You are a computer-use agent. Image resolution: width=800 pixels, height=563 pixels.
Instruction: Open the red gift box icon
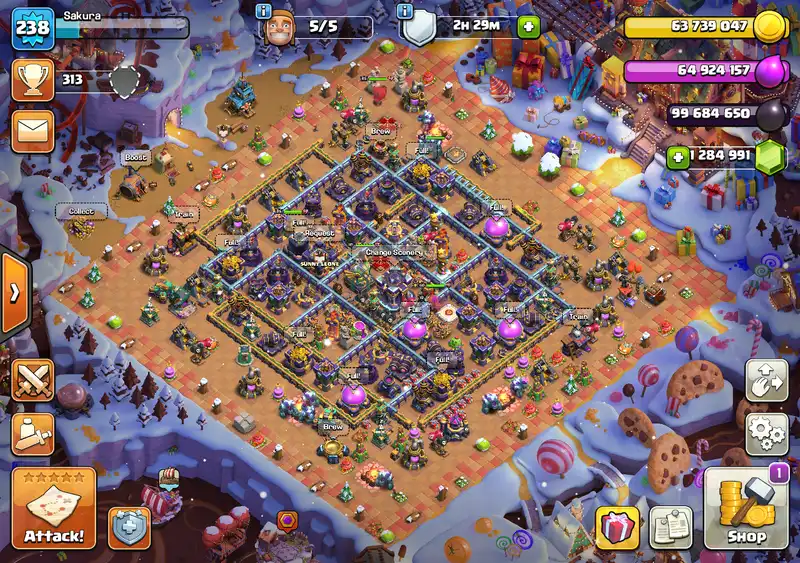[x=617, y=526]
